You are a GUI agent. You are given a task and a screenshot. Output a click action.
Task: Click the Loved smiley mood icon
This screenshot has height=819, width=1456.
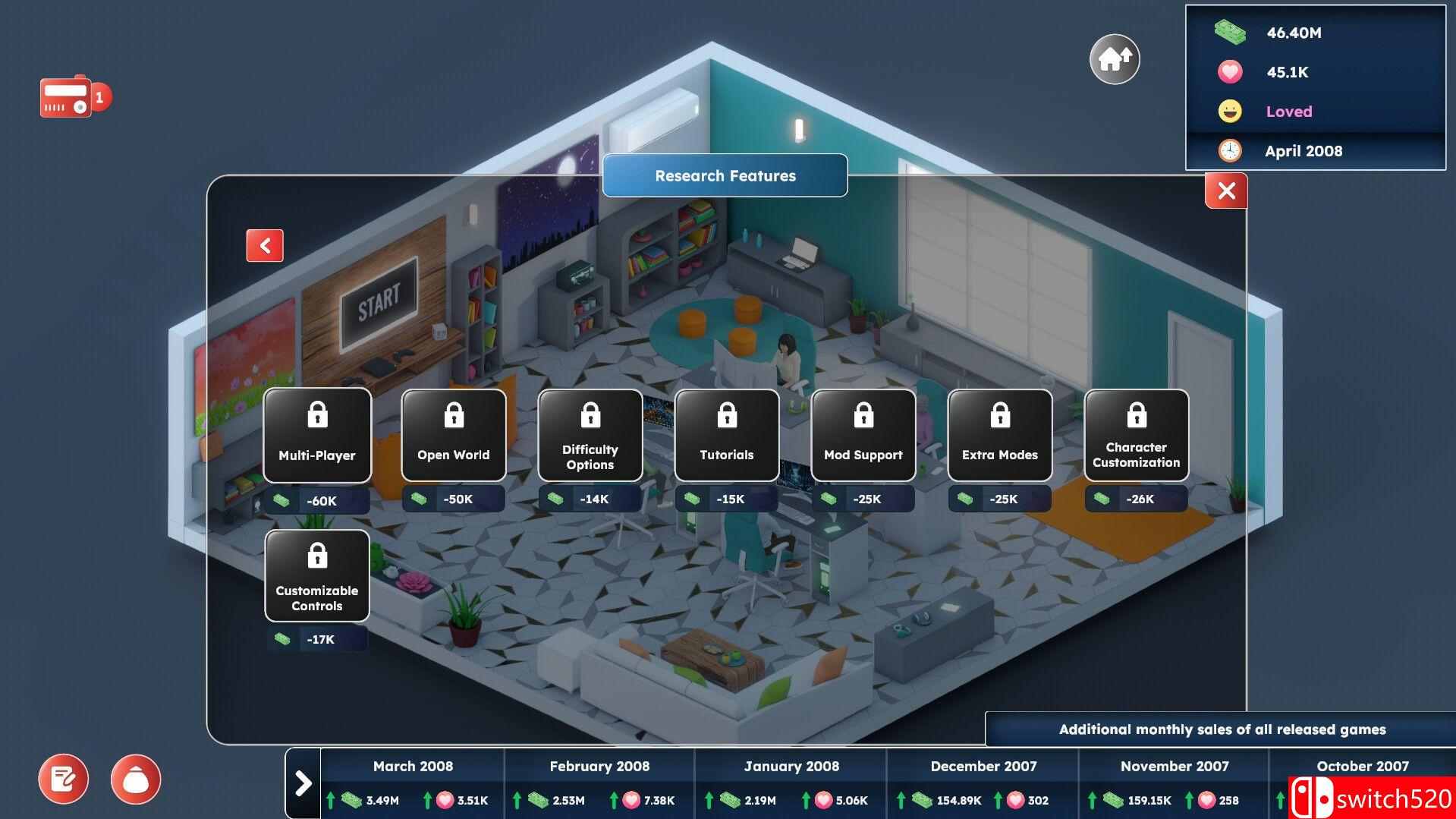[1229, 111]
